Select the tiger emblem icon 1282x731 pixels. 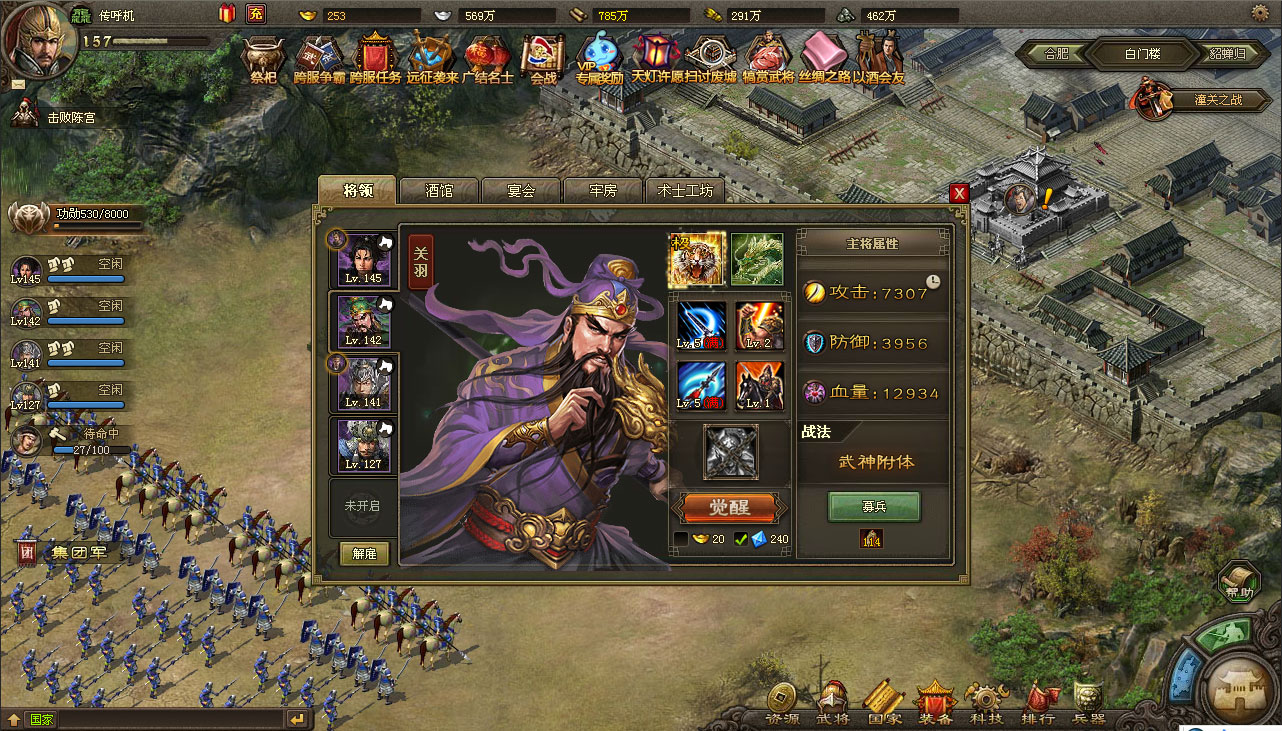(x=696, y=259)
